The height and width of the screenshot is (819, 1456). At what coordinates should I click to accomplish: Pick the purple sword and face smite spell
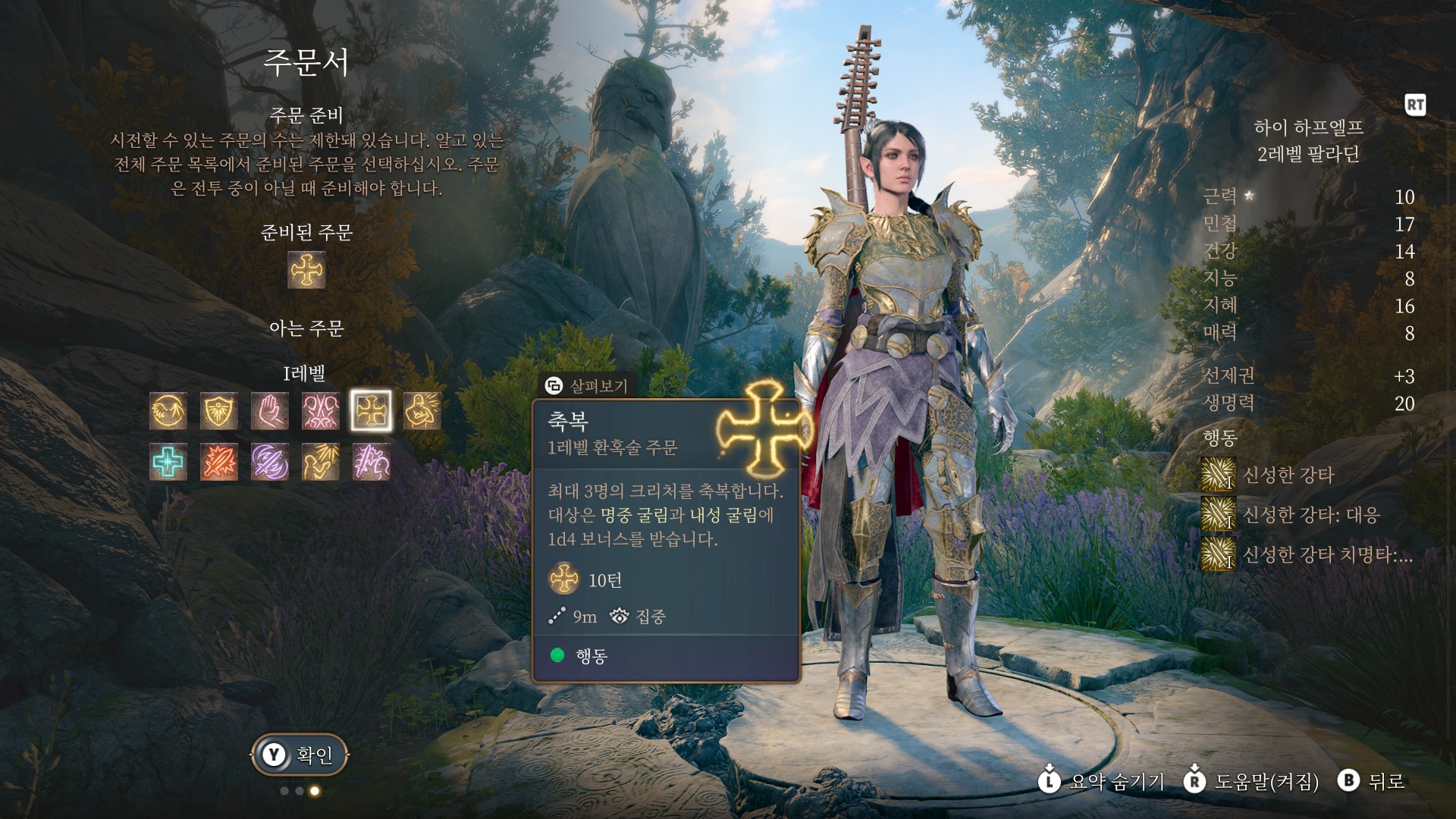[x=372, y=462]
